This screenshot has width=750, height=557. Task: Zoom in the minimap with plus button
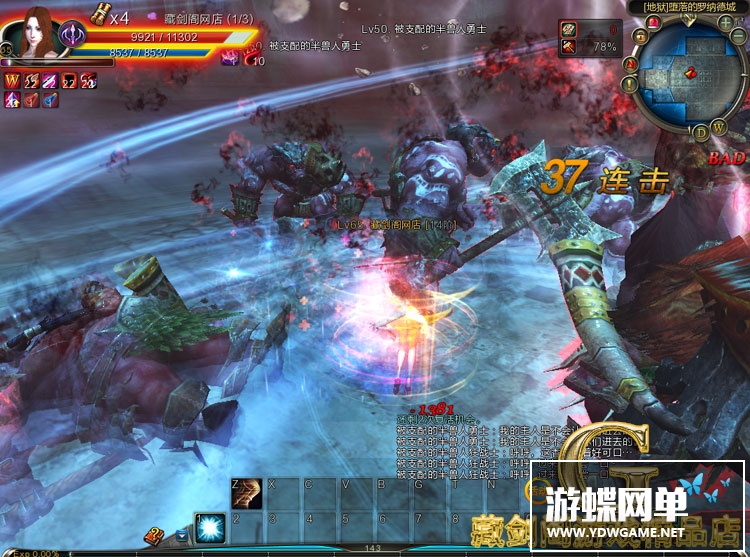coord(724,23)
